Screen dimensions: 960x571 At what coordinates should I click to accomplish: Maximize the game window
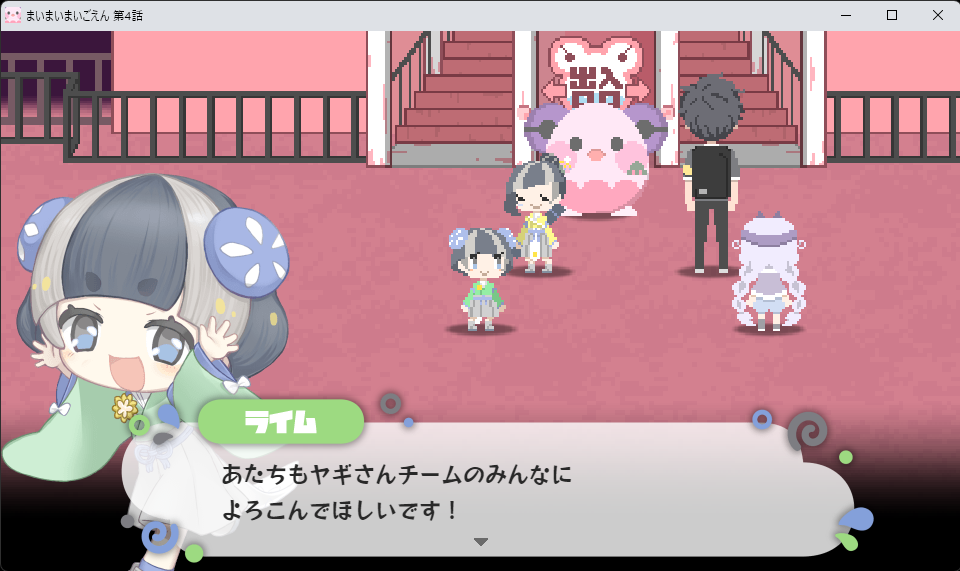891,15
